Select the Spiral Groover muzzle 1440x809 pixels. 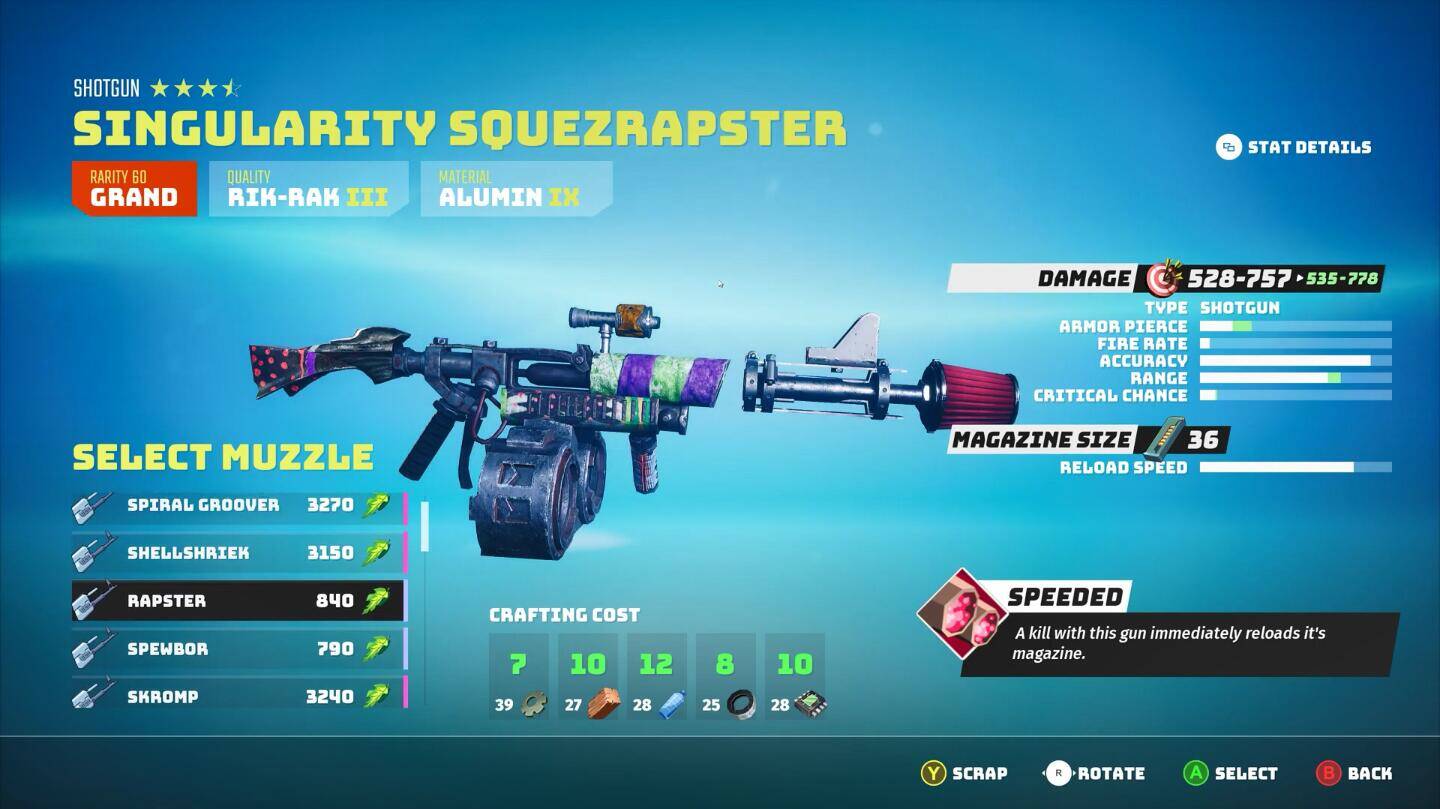[x=238, y=505]
